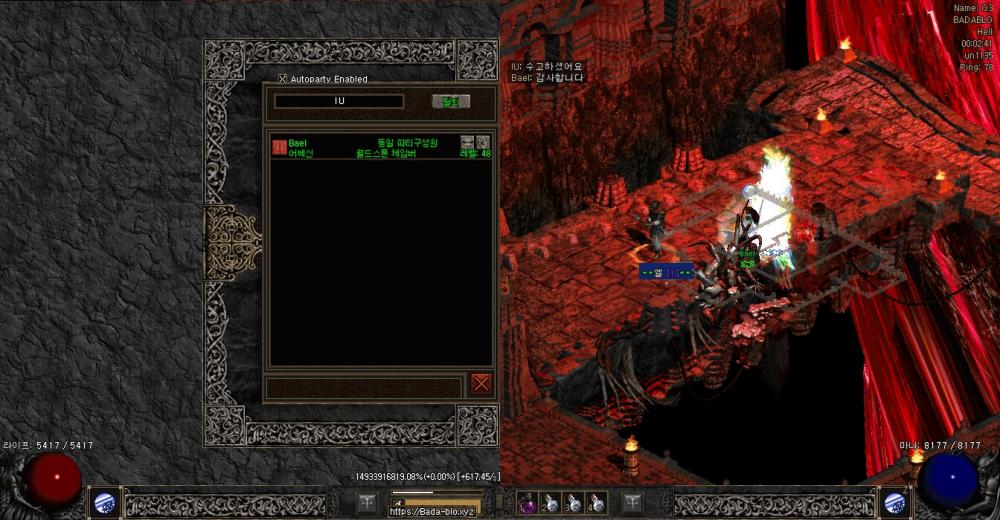Viewport: 1000px width, 520px height.
Task: Click the red hostility icon beside Bael
Action: 279,148
